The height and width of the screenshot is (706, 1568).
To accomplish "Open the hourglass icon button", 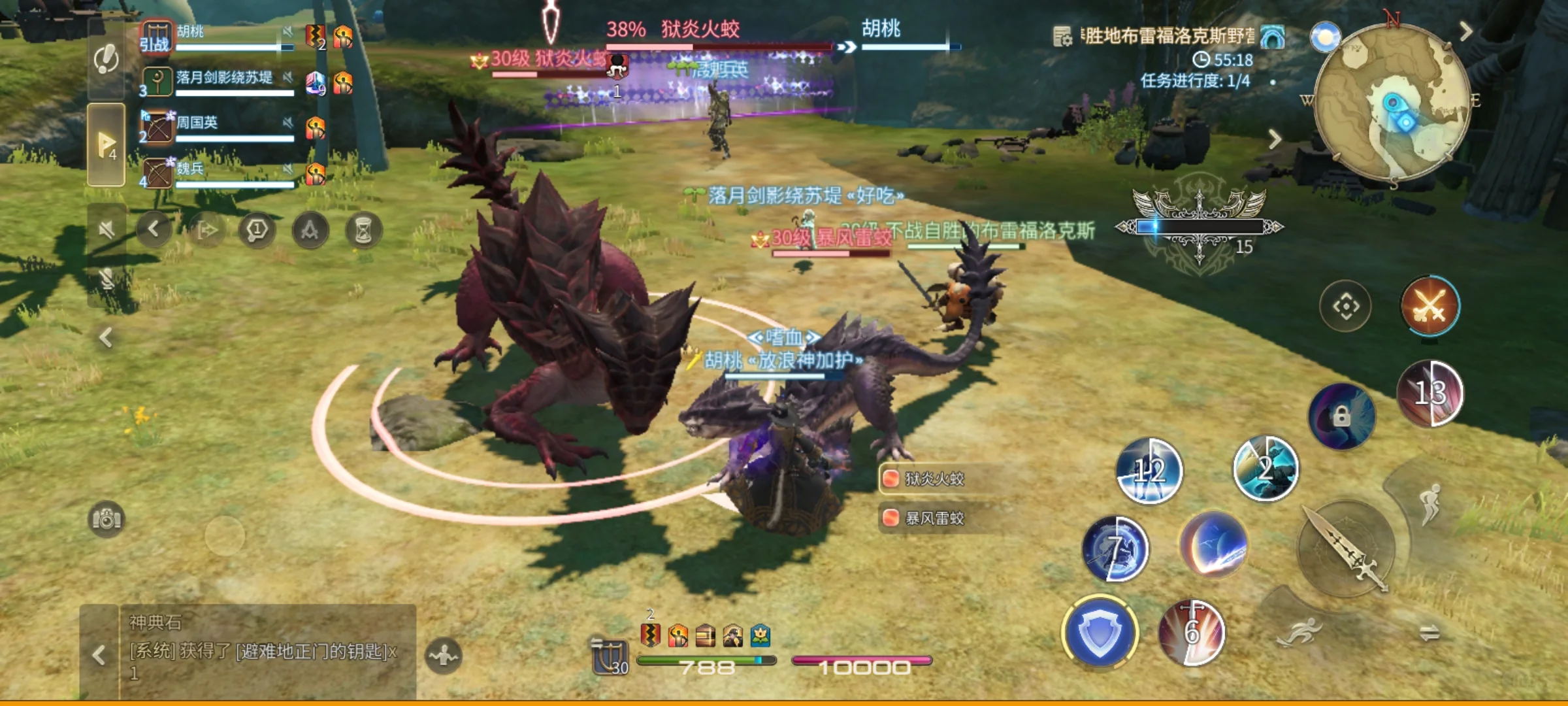I will [363, 230].
